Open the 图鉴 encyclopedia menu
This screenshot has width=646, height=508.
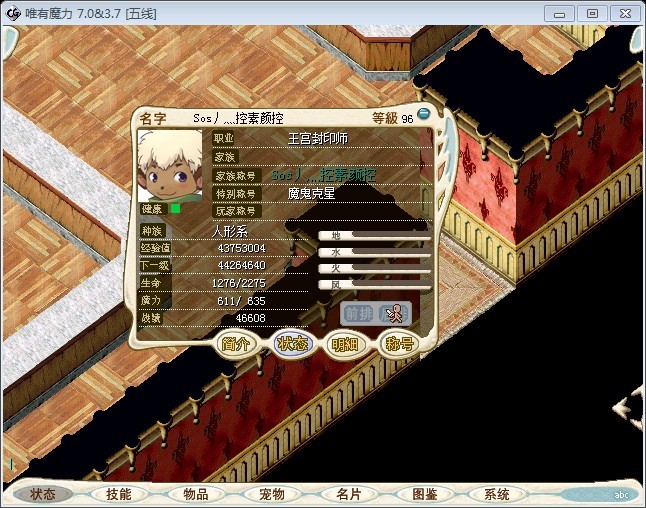(424, 494)
